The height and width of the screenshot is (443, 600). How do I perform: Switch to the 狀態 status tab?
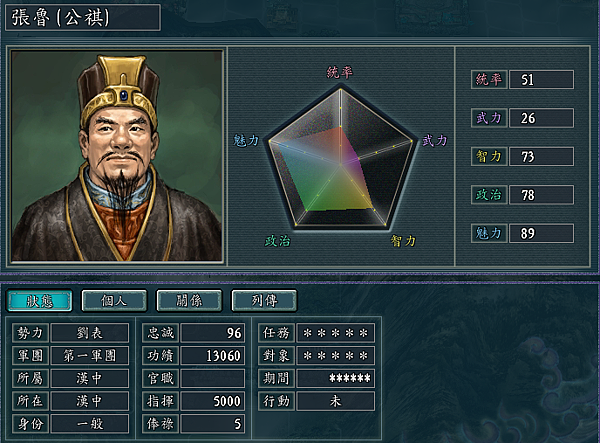39,300
